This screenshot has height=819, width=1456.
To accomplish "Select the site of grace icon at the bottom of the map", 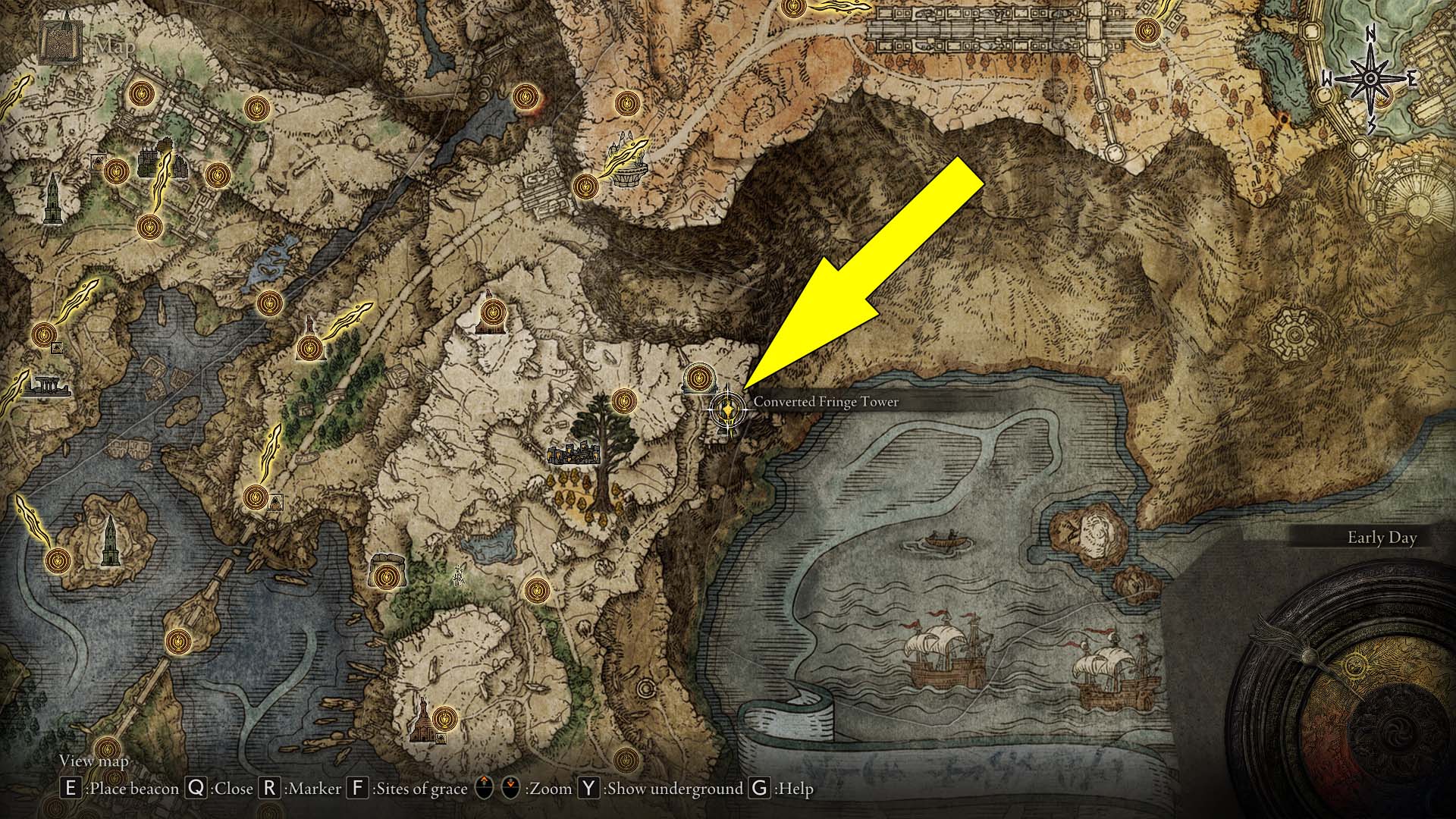I will tap(625, 761).
